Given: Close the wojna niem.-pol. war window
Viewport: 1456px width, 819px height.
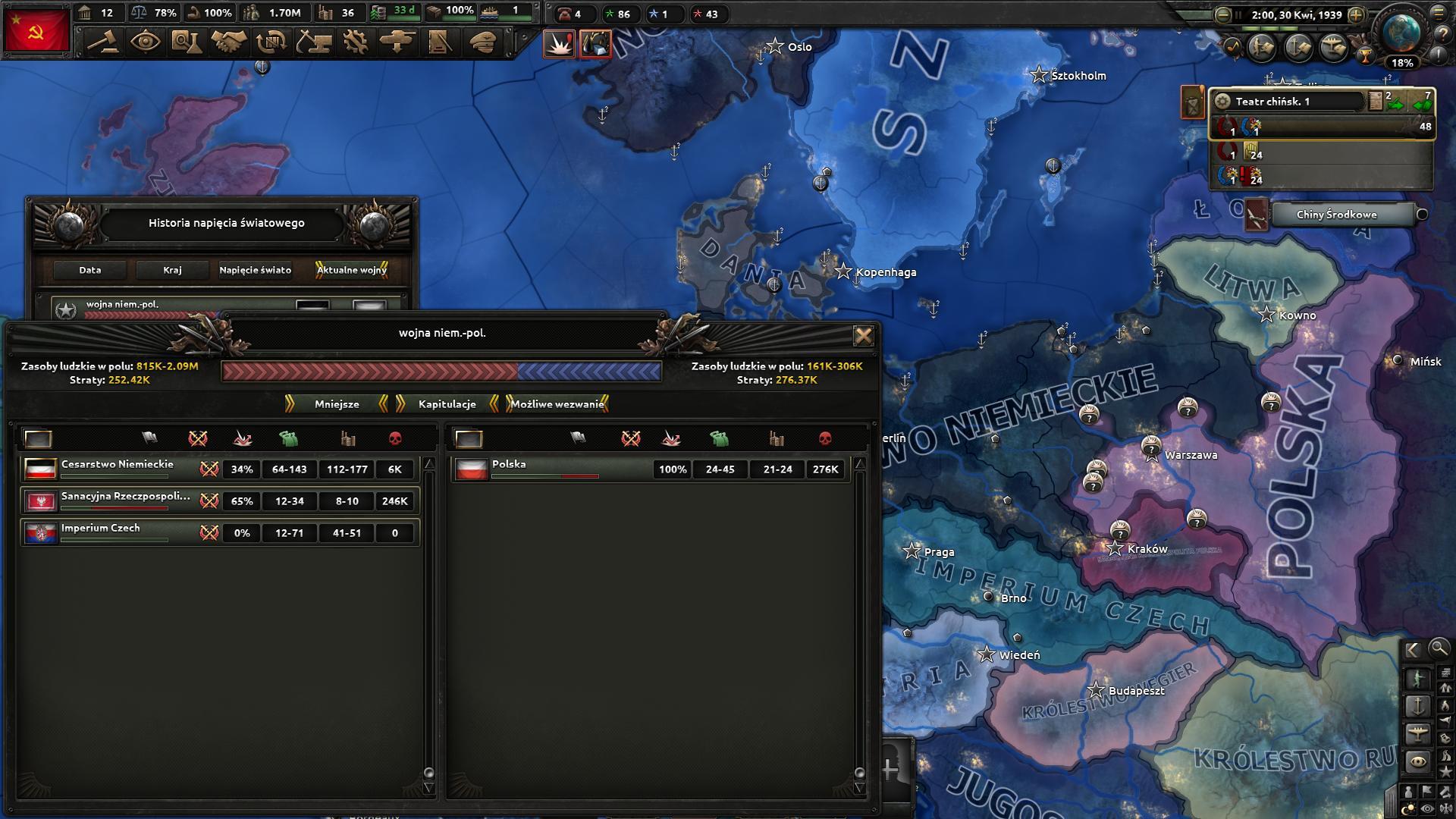Looking at the screenshot, I should pyautogui.click(x=863, y=336).
